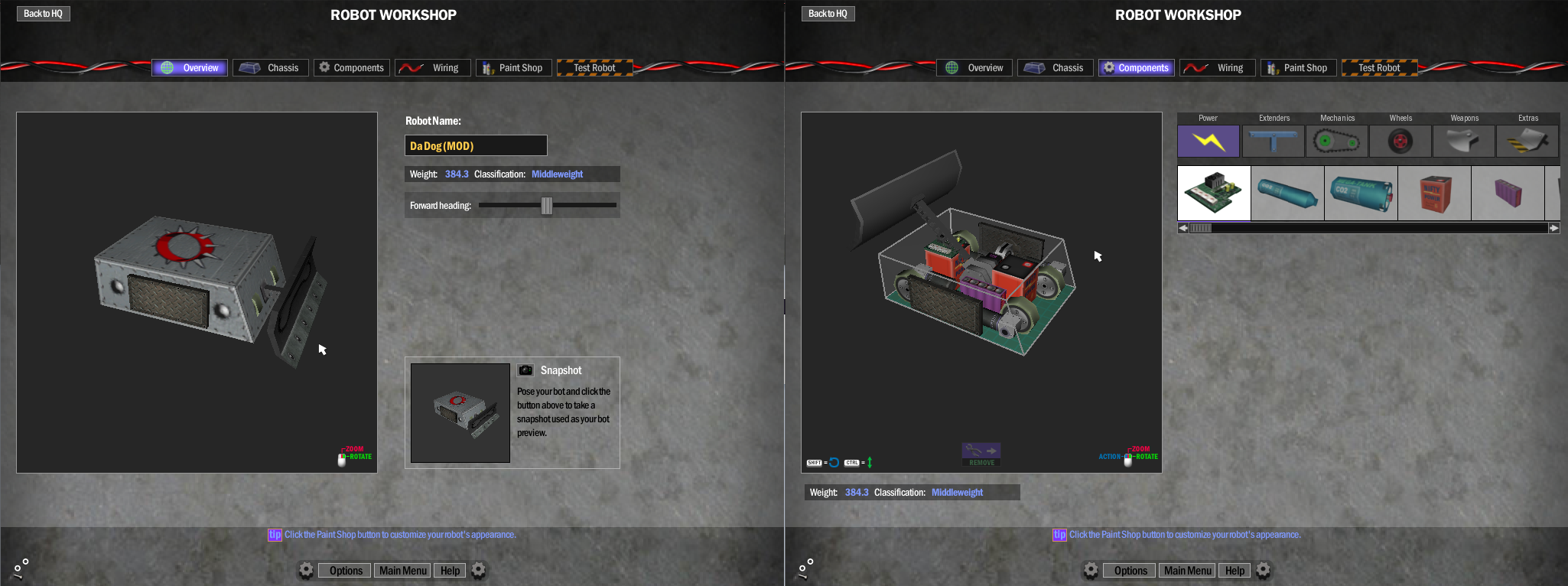Select the Power category lightning bolt

tap(1208, 142)
